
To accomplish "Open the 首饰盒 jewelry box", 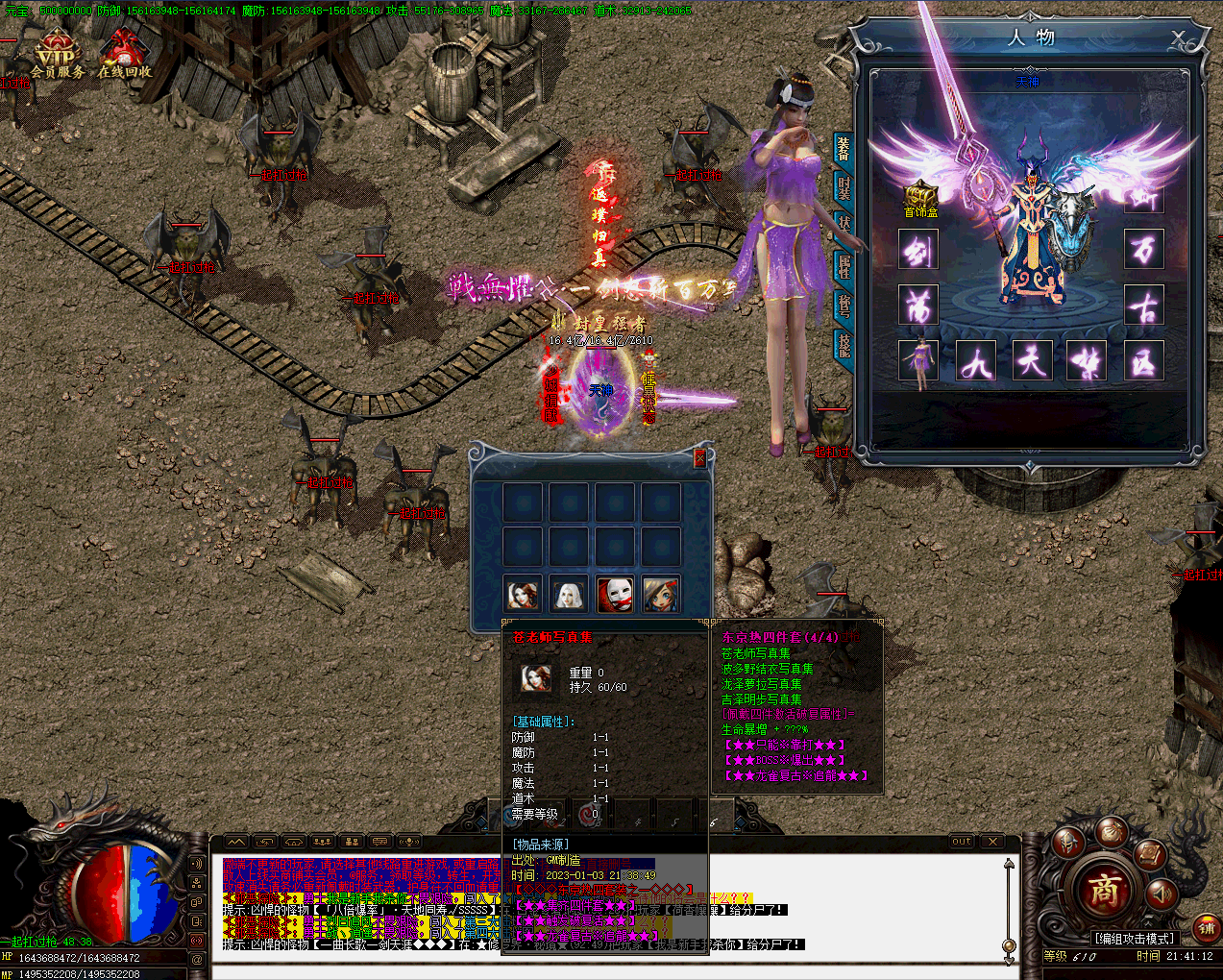I will pos(920,198).
